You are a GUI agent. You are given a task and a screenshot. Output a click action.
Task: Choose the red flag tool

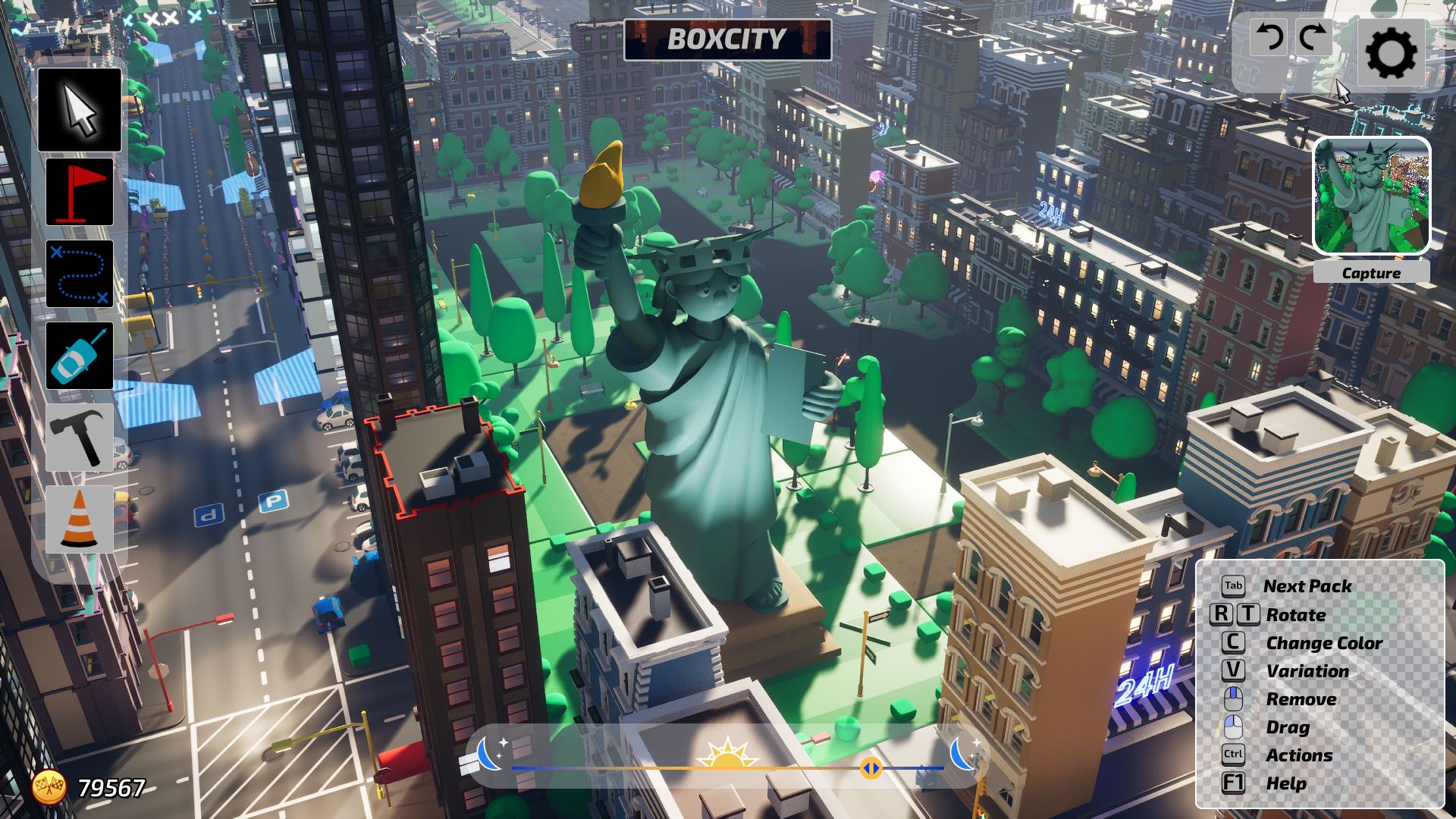[x=80, y=192]
